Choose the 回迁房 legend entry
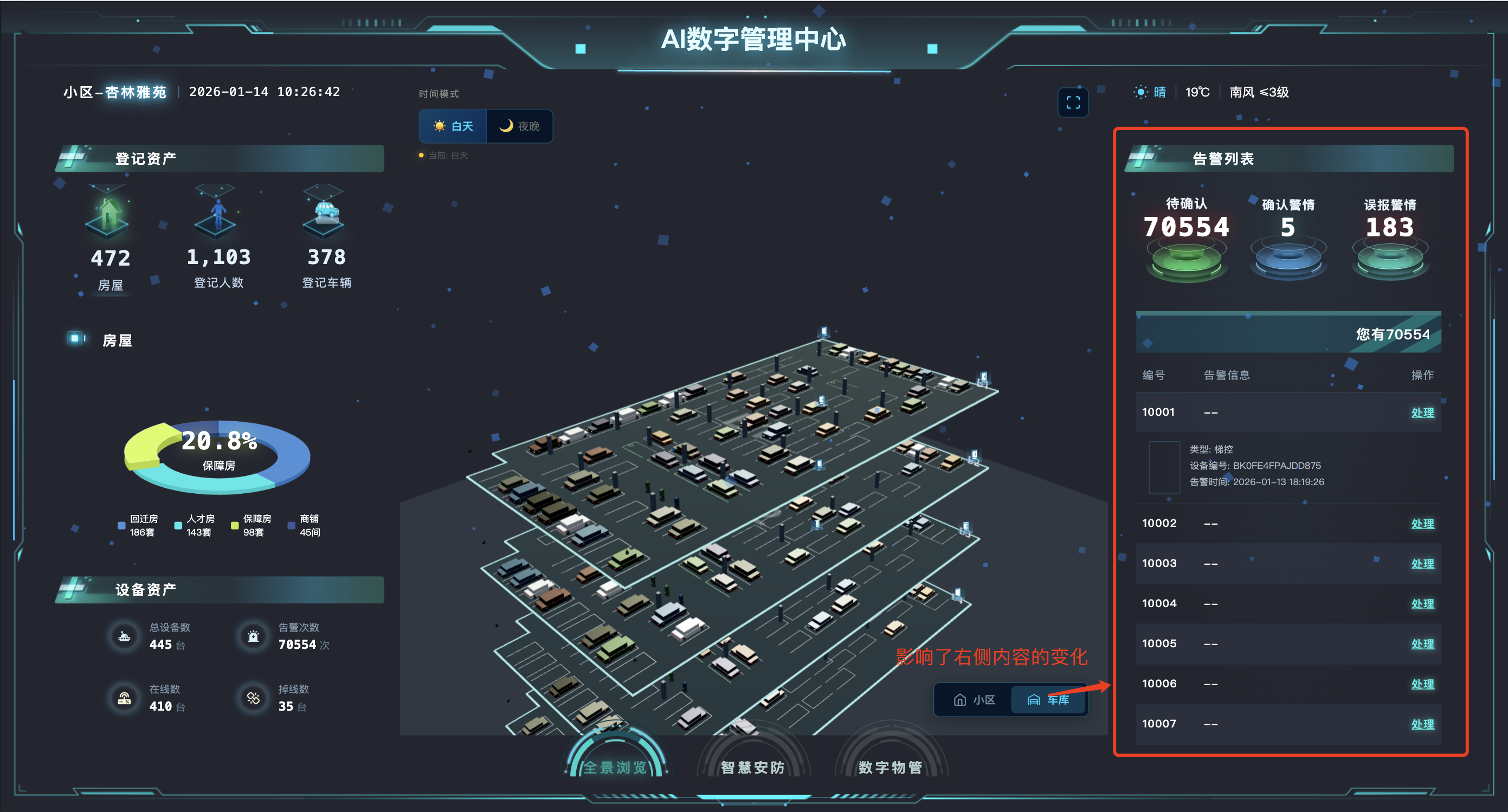The width and height of the screenshot is (1508, 812). click(x=138, y=525)
